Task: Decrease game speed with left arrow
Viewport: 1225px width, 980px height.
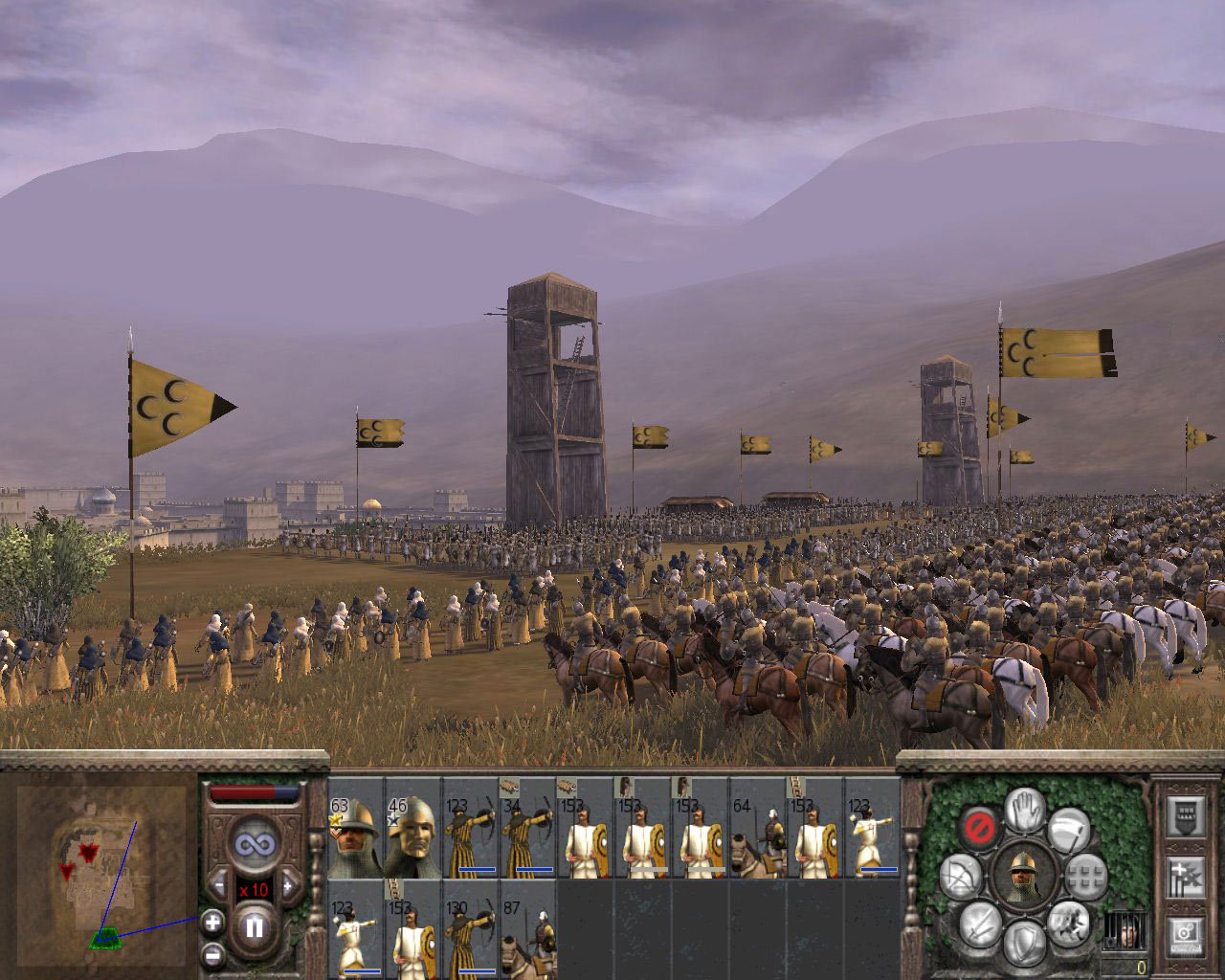Action: (x=220, y=884)
